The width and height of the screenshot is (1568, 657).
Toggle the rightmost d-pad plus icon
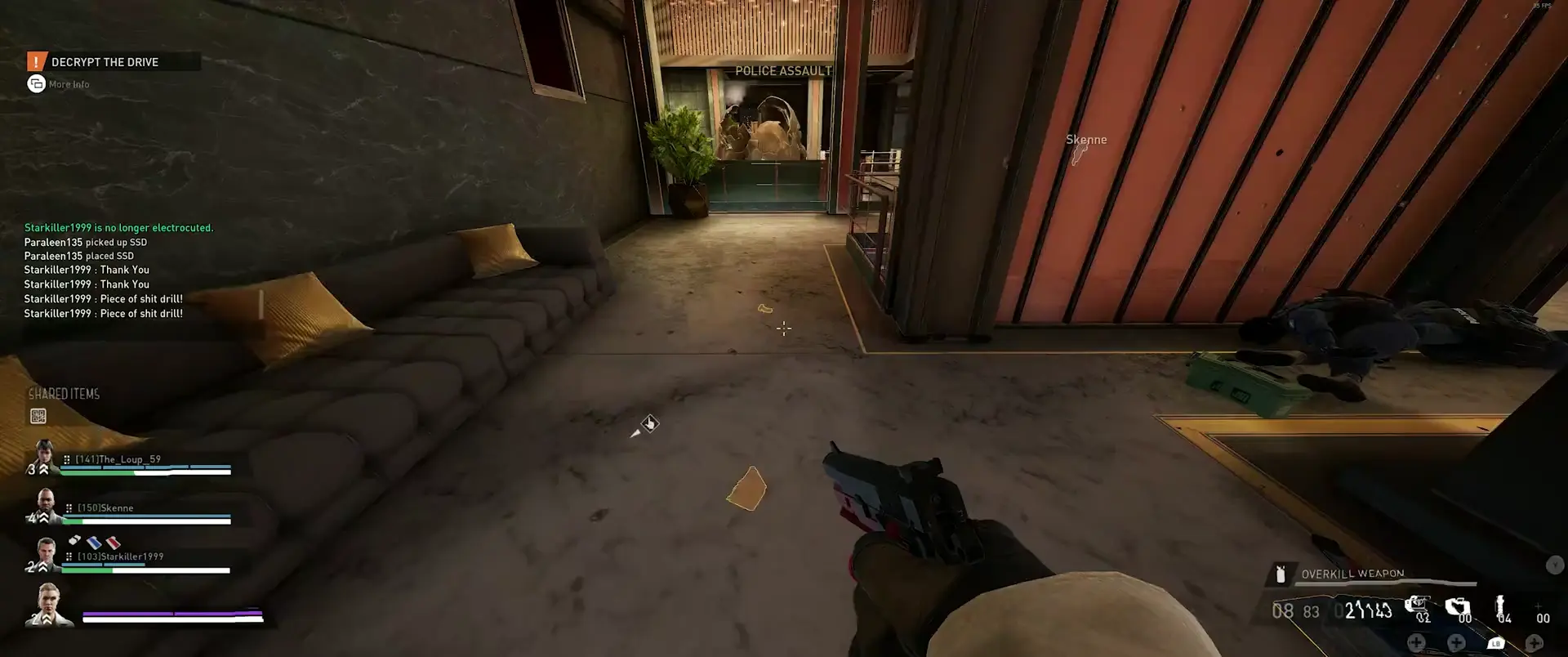pos(1535,644)
